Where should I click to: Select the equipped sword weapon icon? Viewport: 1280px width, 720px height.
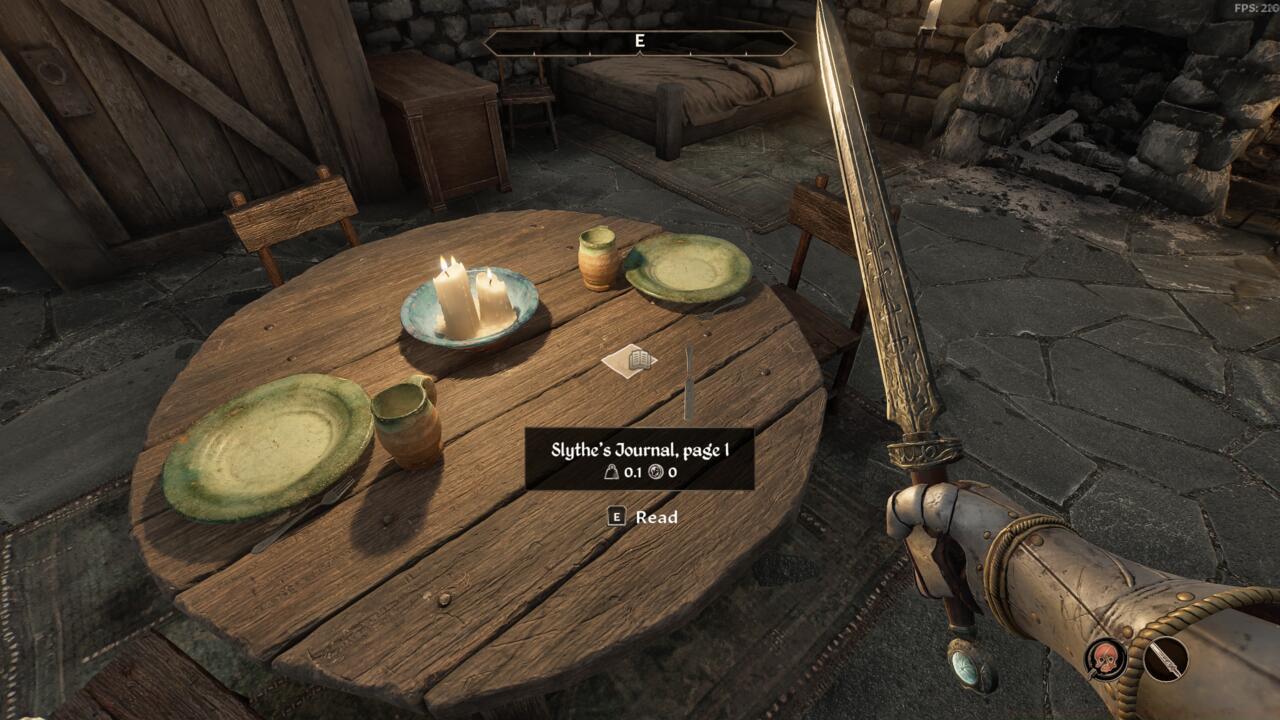(1166, 659)
